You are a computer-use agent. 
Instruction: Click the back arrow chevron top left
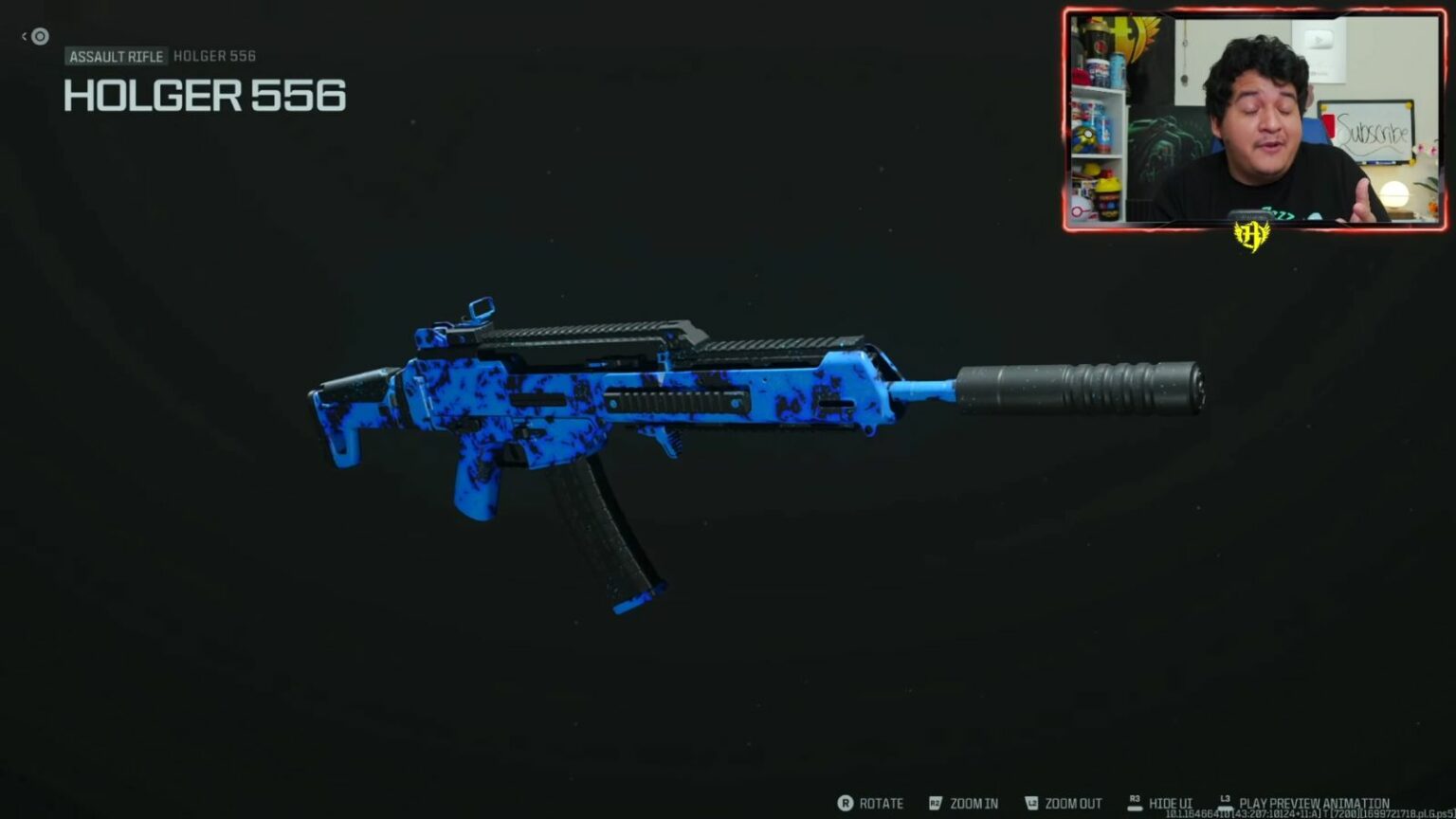pyautogui.click(x=24, y=36)
